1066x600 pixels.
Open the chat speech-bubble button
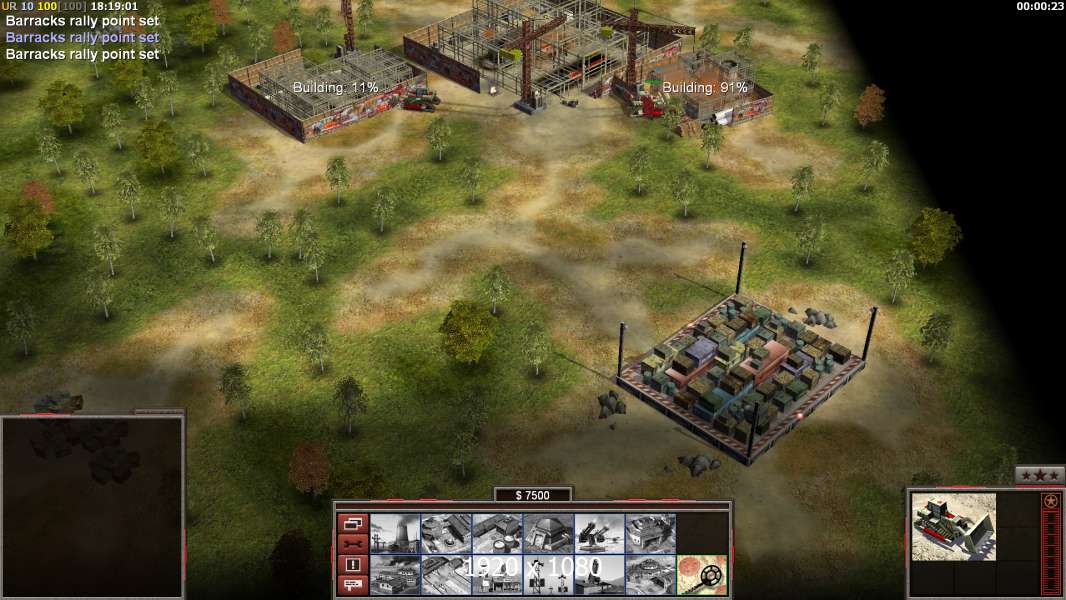coord(352,585)
